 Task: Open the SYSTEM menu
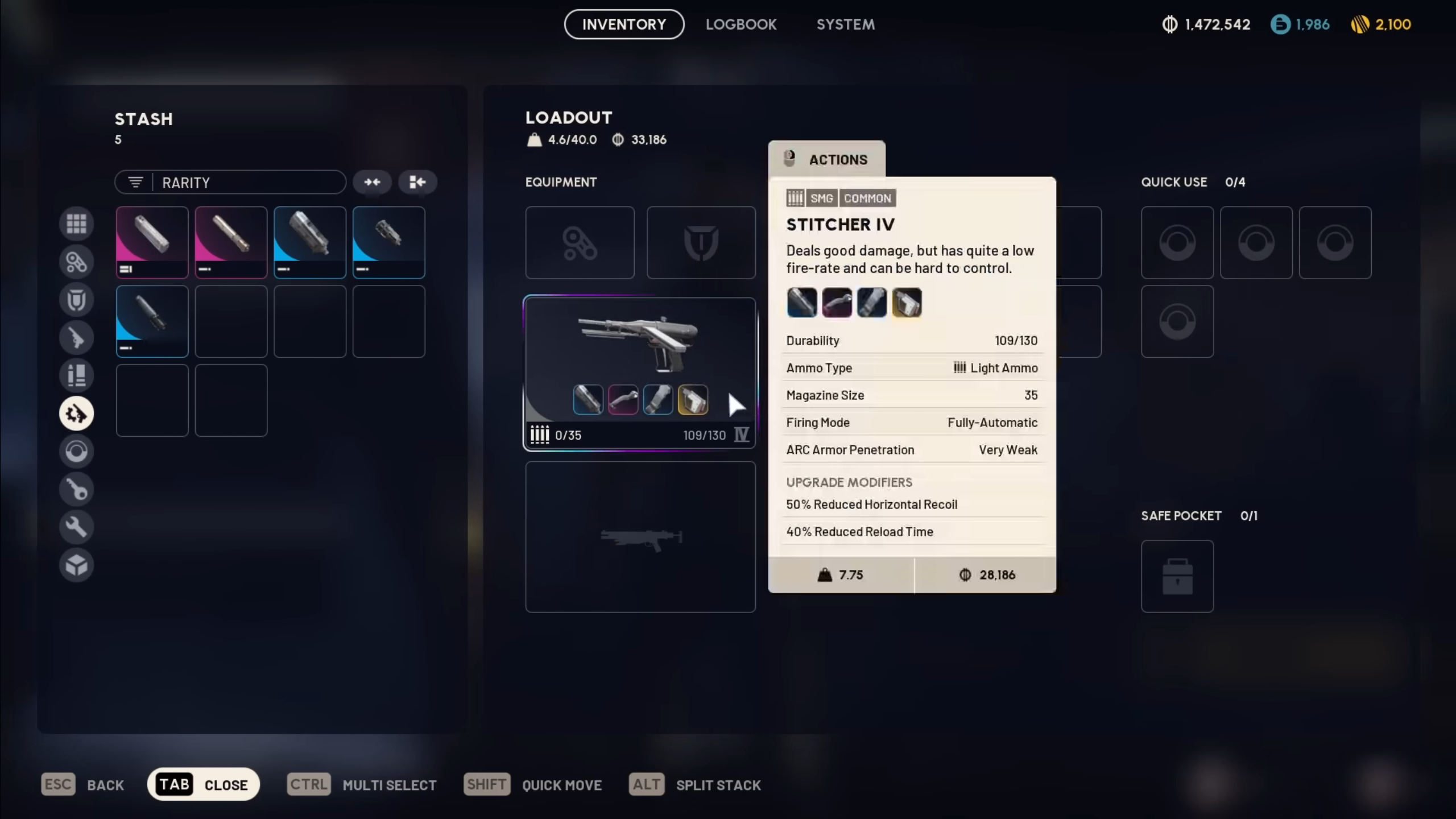pyautogui.click(x=845, y=24)
